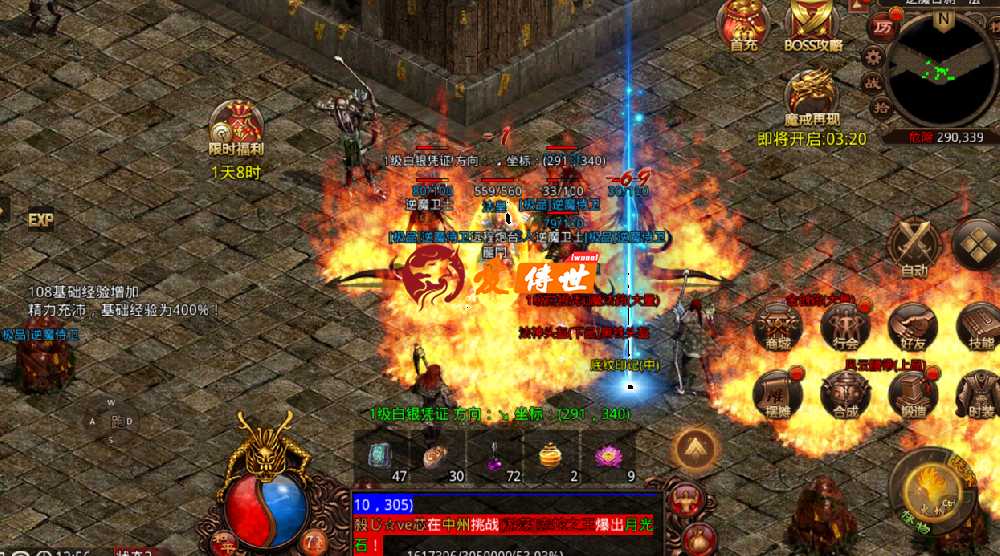Open the 魔戒再现 event

(811, 97)
